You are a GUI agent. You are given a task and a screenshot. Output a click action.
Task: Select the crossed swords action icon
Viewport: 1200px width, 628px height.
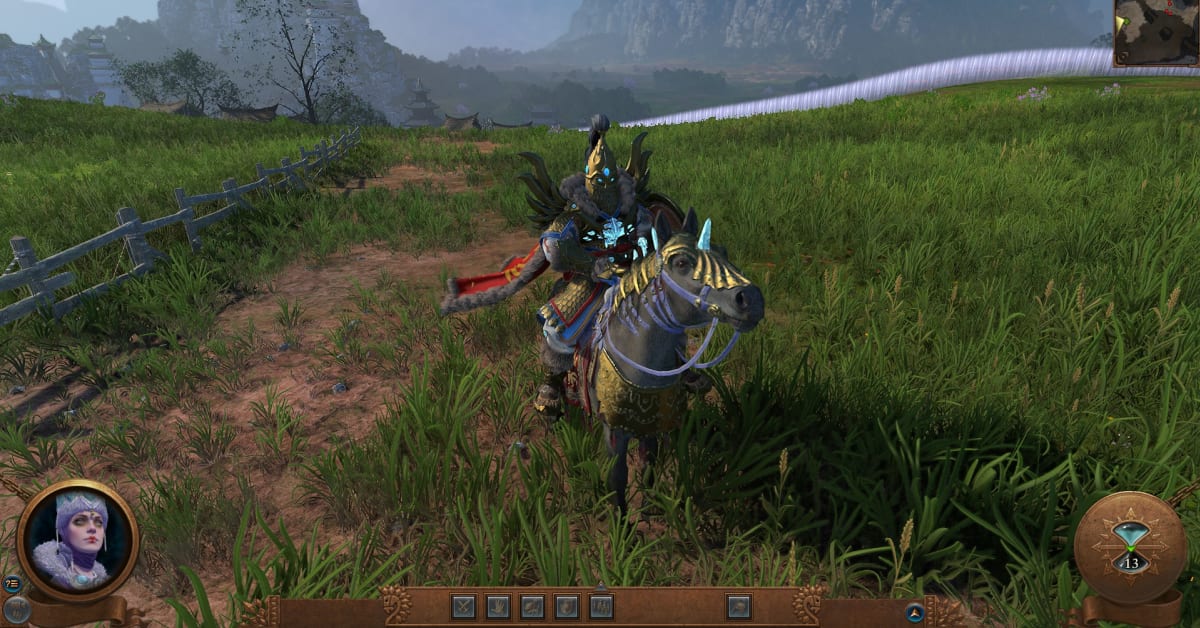coord(463,606)
